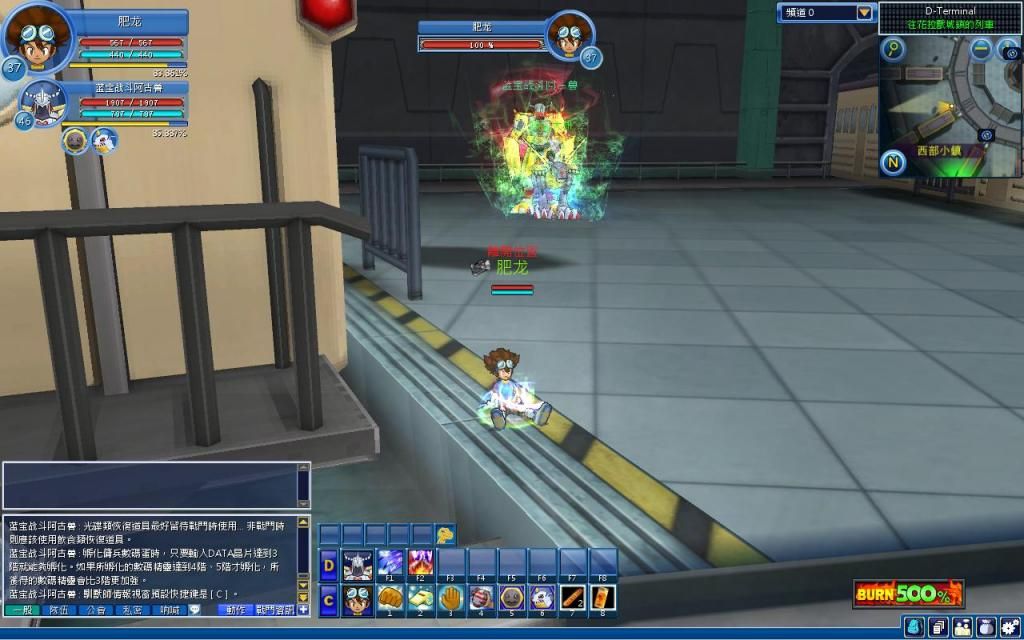This screenshot has width=1024, height=640.
Task: Switch to the 隊伍 chat tab
Action: [59, 609]
